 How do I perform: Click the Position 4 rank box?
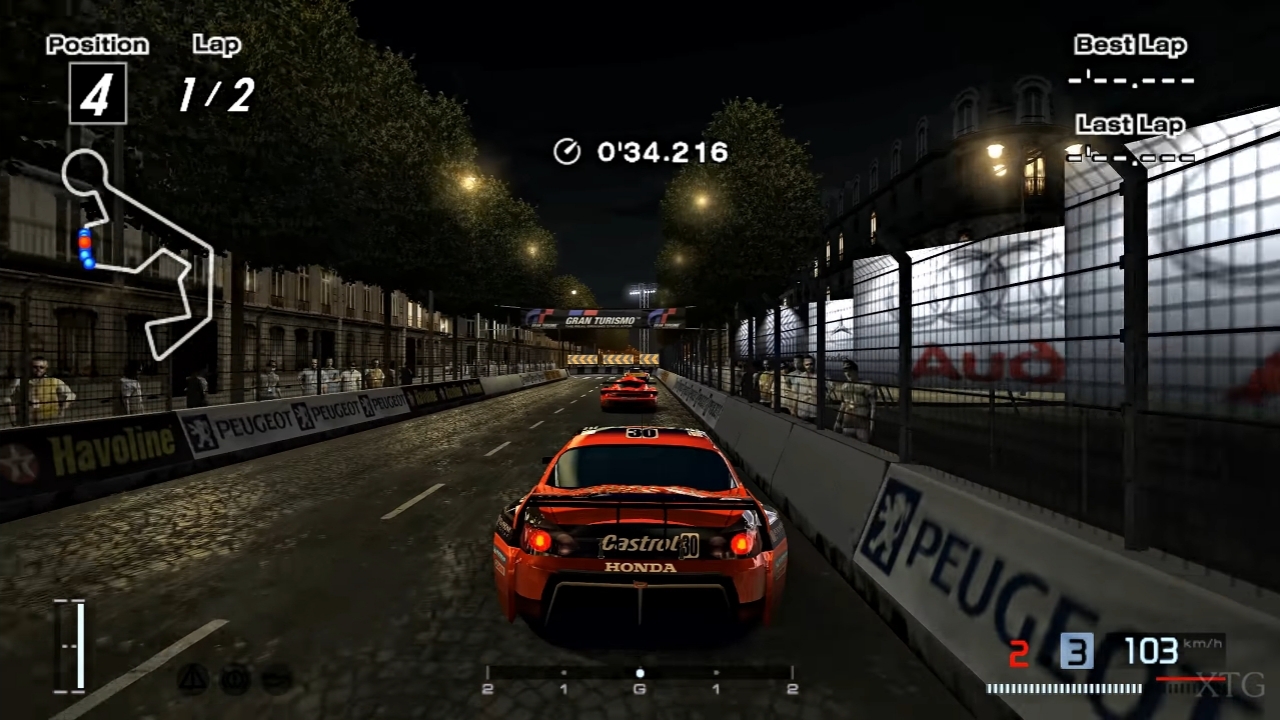tap(97, 94)
